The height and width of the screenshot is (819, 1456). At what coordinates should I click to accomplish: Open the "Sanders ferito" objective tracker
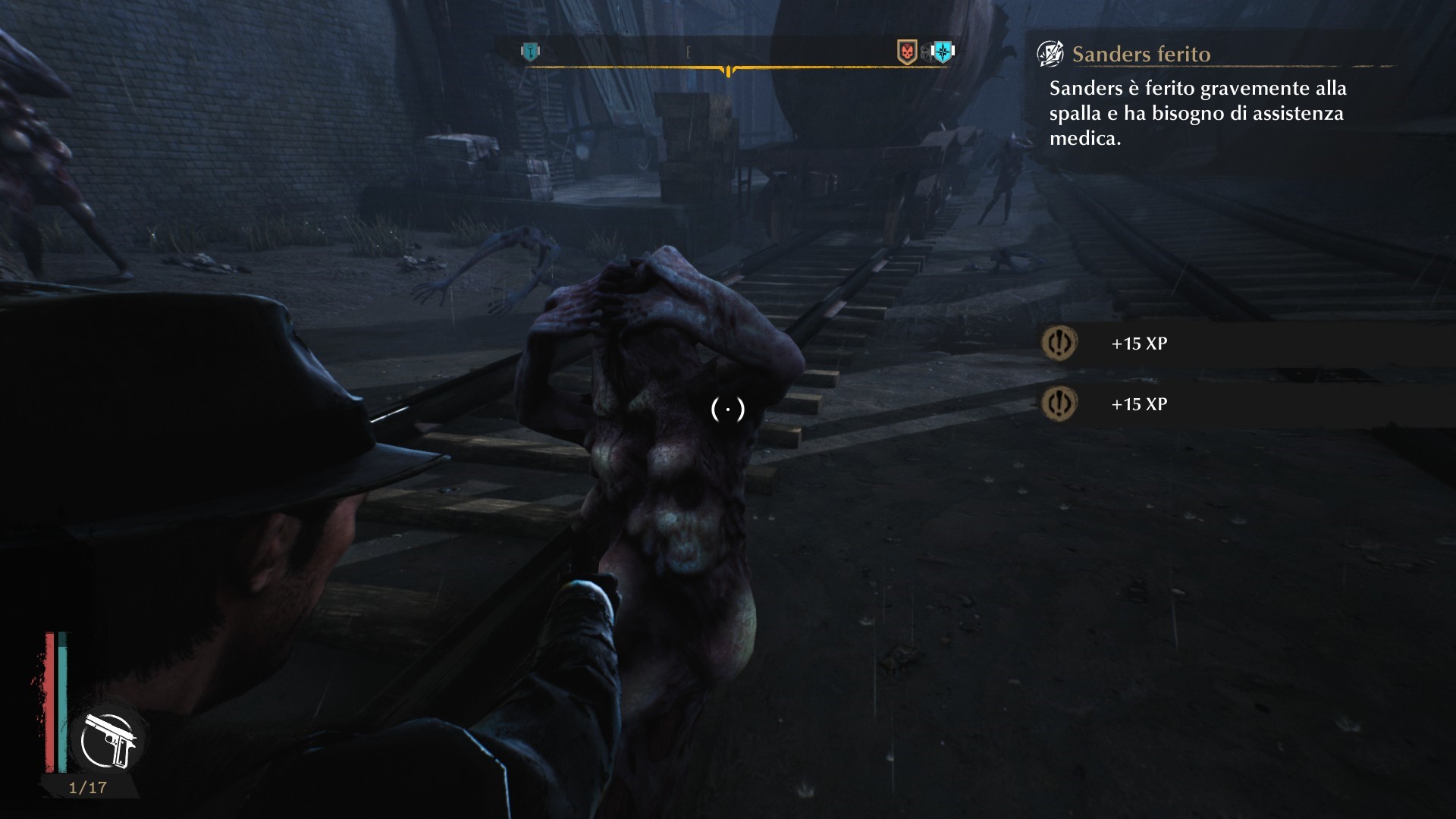[1141, 54]
